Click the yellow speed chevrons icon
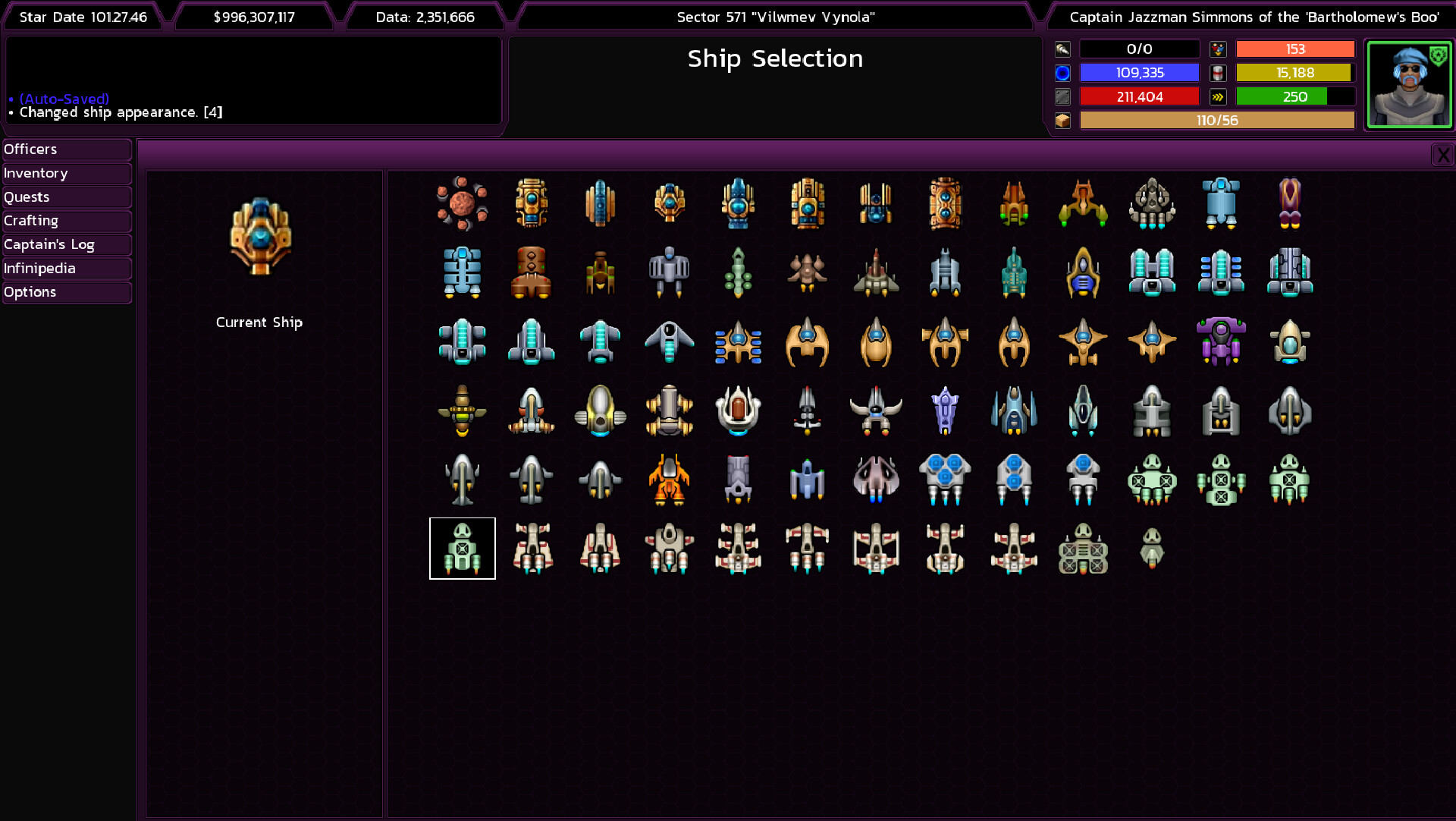 tap(1219, 96)
